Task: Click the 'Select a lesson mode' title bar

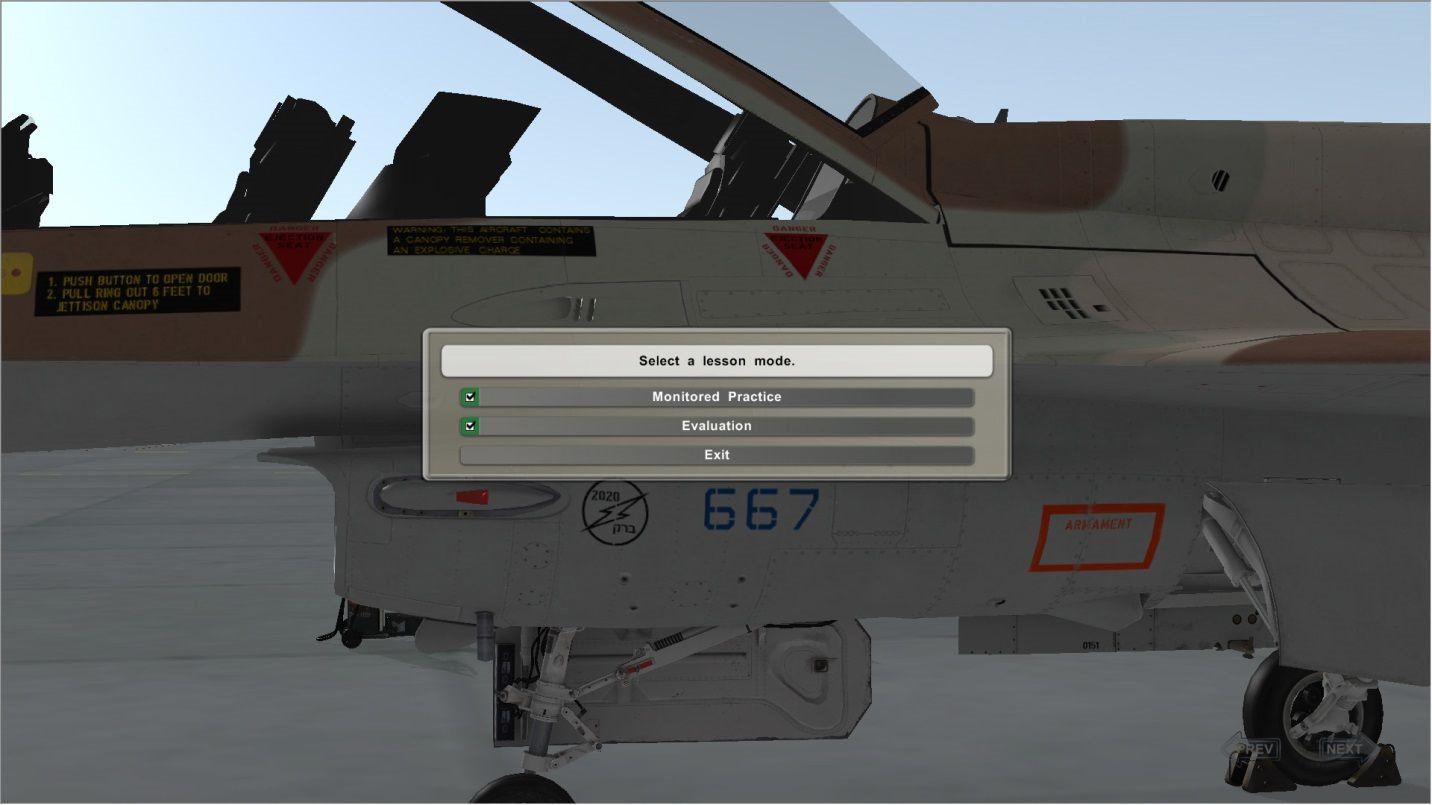Action: pos(716,360)
